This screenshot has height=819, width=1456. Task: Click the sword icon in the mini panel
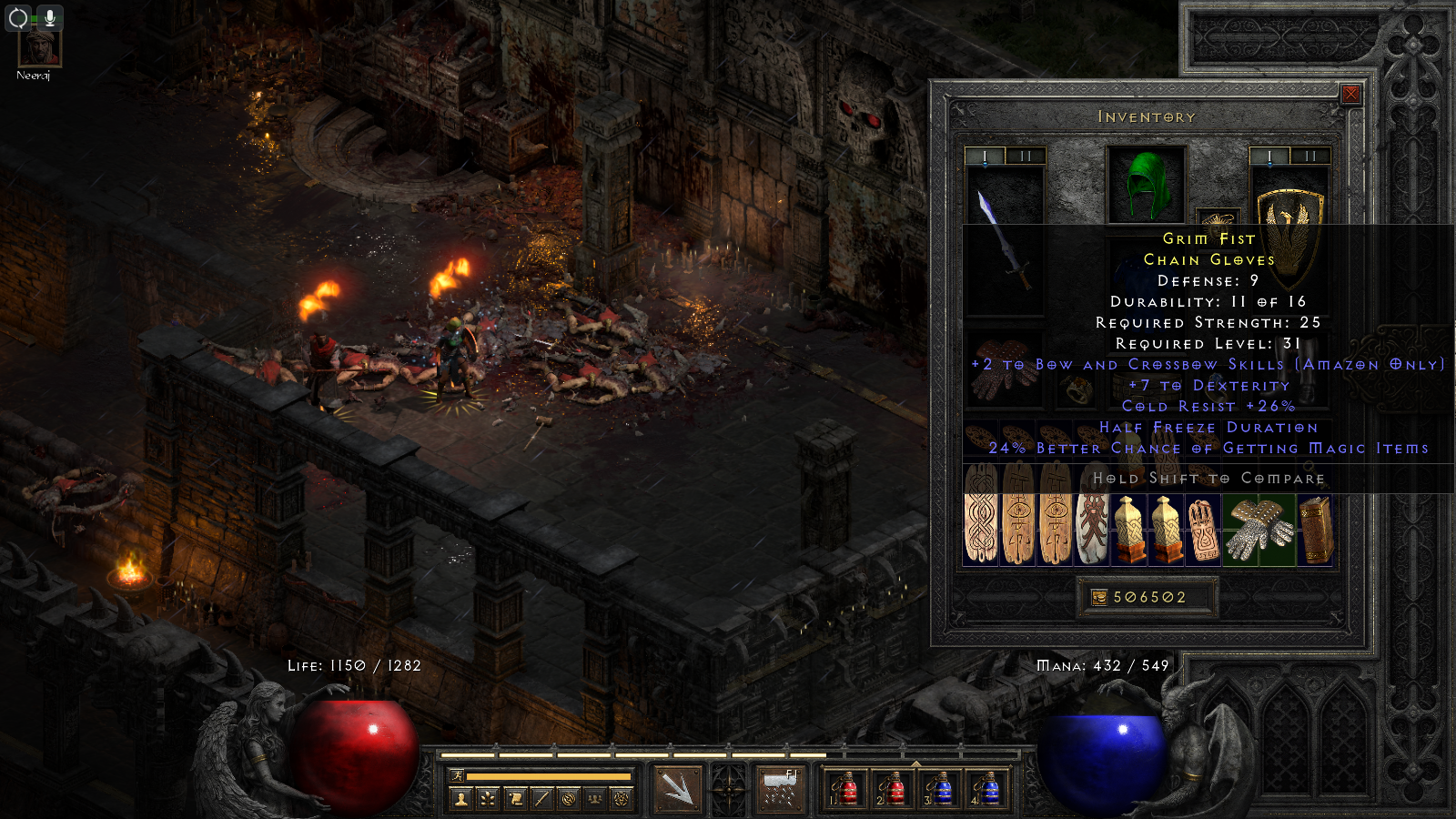tap(541, 799)
